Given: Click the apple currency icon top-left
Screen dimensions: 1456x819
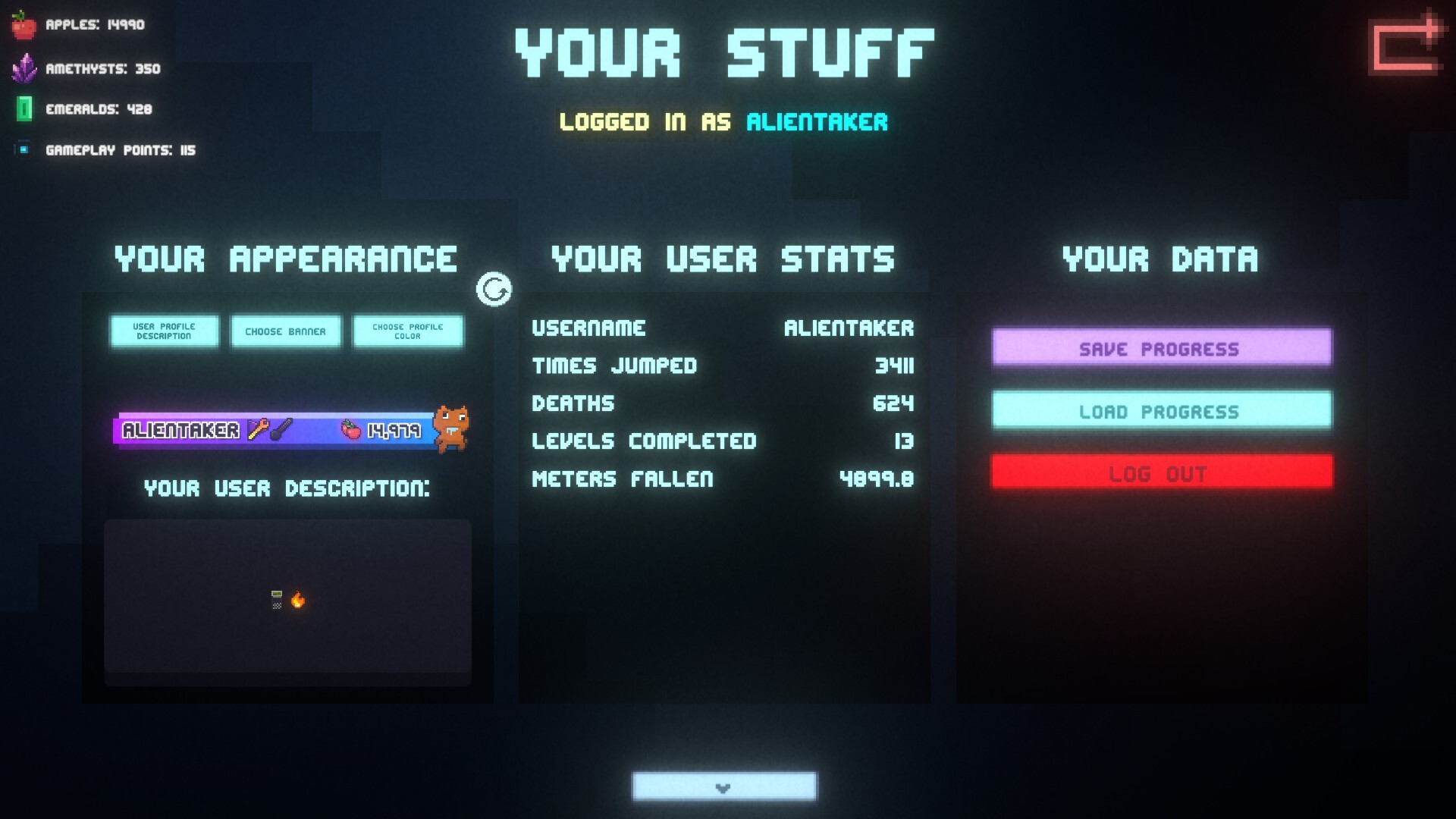Looking at the screenshot, I should pos(25,24).
